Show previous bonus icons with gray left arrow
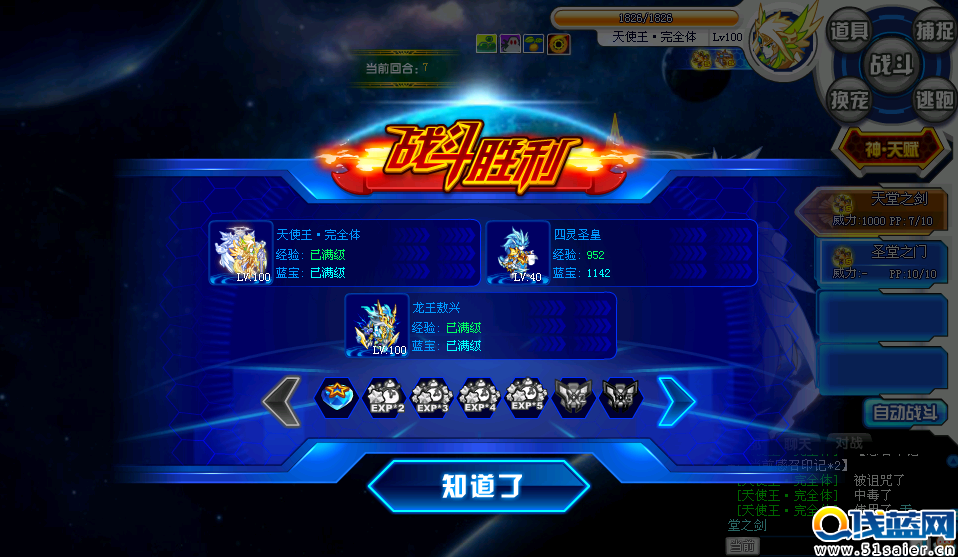 point(282,400)
